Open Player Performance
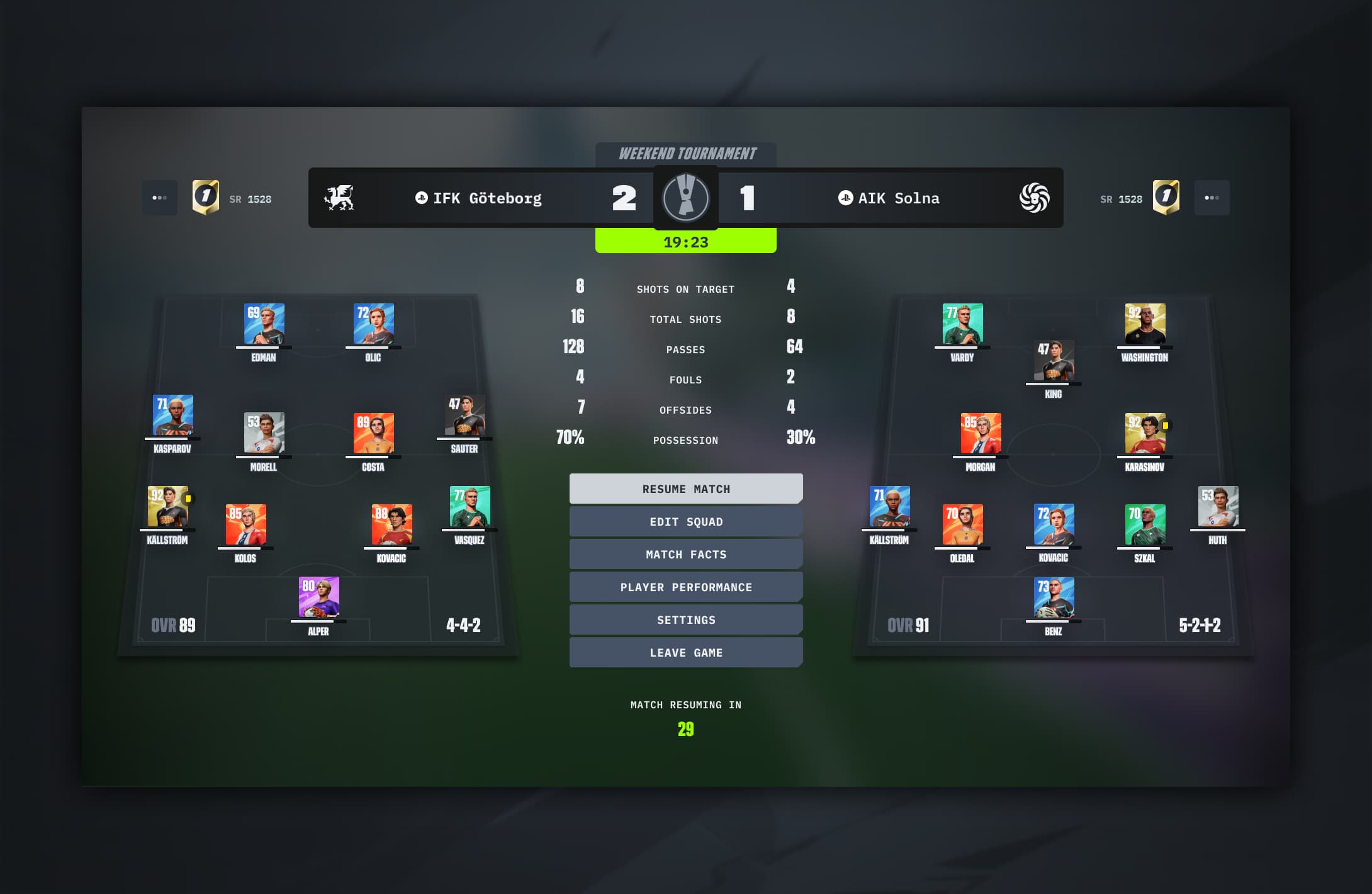 tap(685, 587)
